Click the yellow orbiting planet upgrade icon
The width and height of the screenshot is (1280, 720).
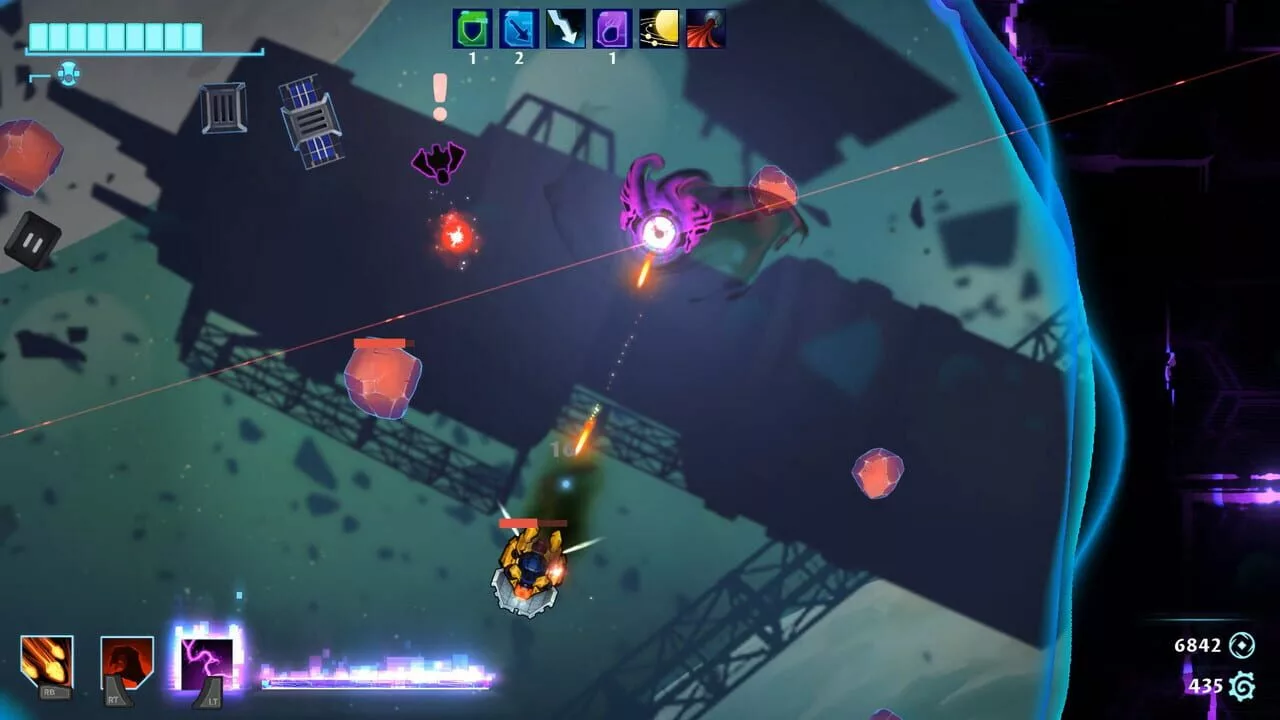coord(659,29)
